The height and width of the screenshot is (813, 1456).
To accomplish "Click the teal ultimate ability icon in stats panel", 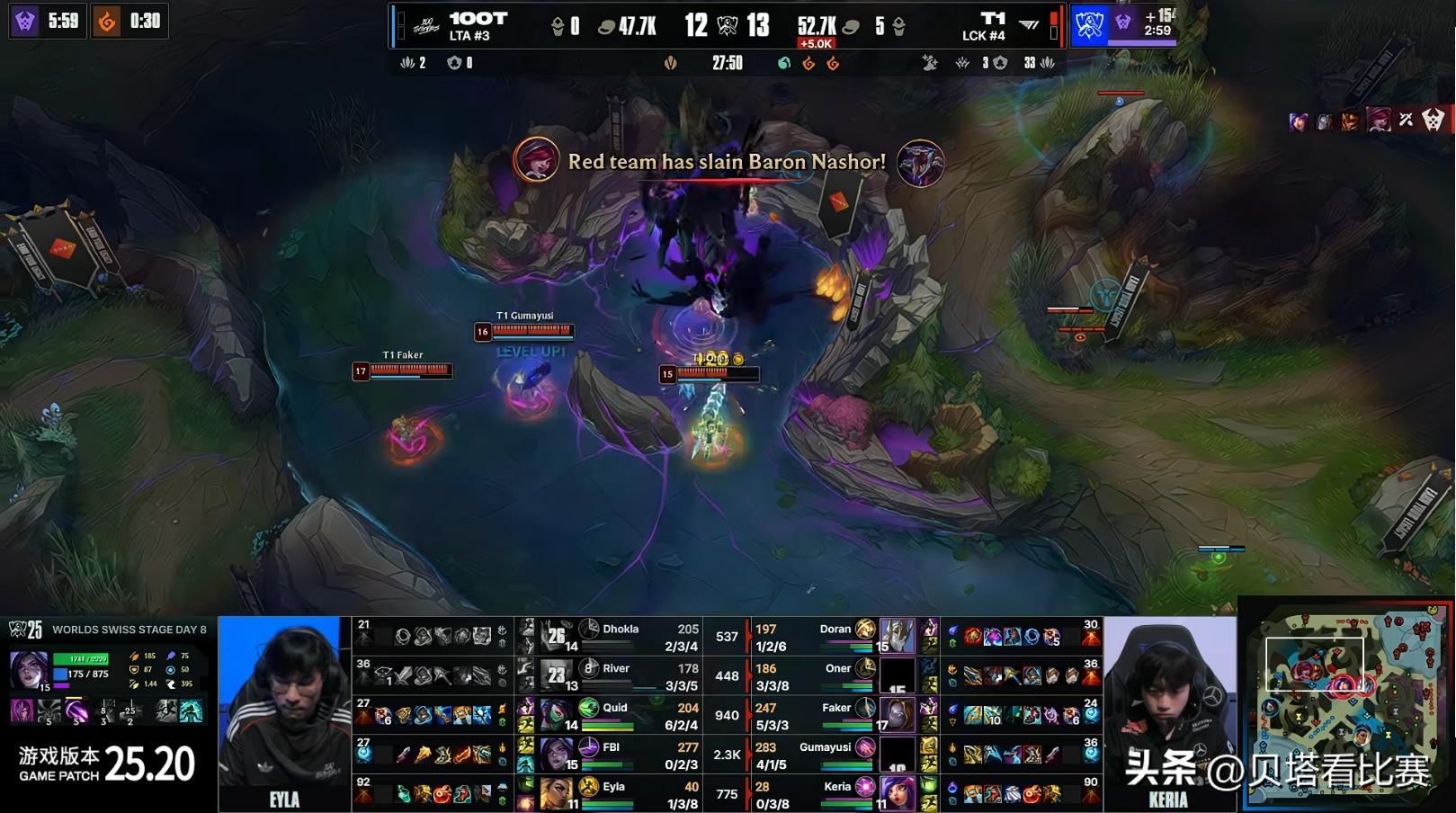I will click(x=191, y=712).
